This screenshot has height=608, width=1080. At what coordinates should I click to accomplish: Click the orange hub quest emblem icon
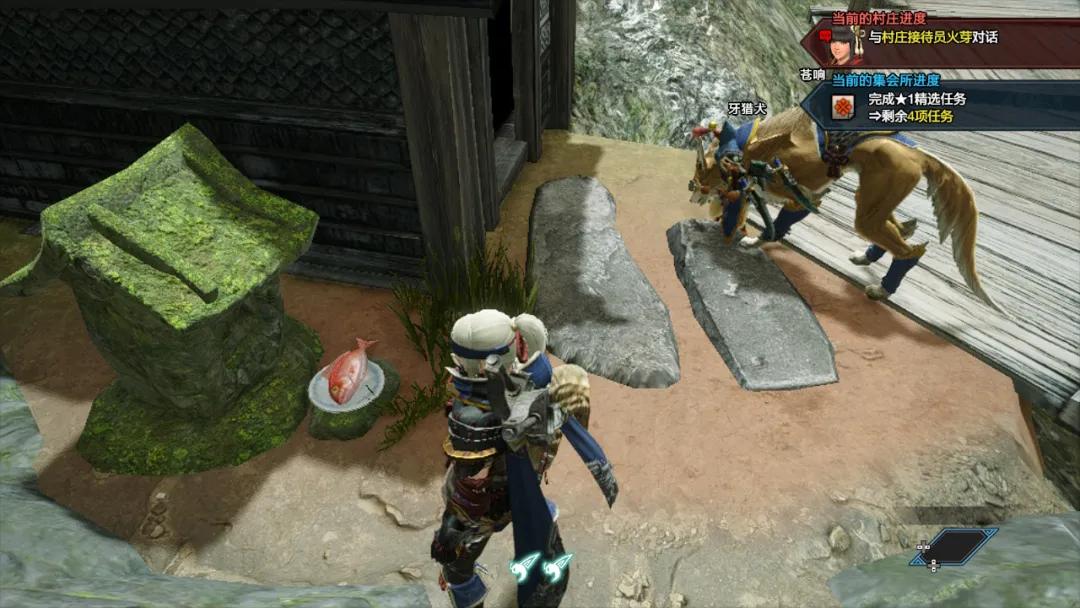(845, 107)
